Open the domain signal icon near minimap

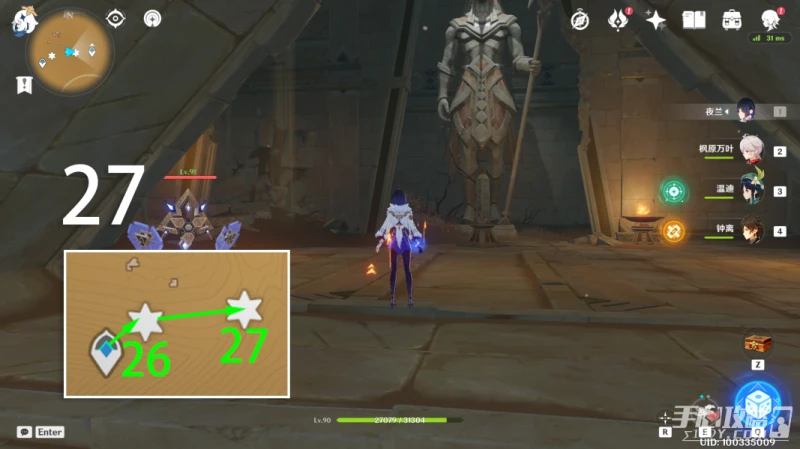pos(152,18)
